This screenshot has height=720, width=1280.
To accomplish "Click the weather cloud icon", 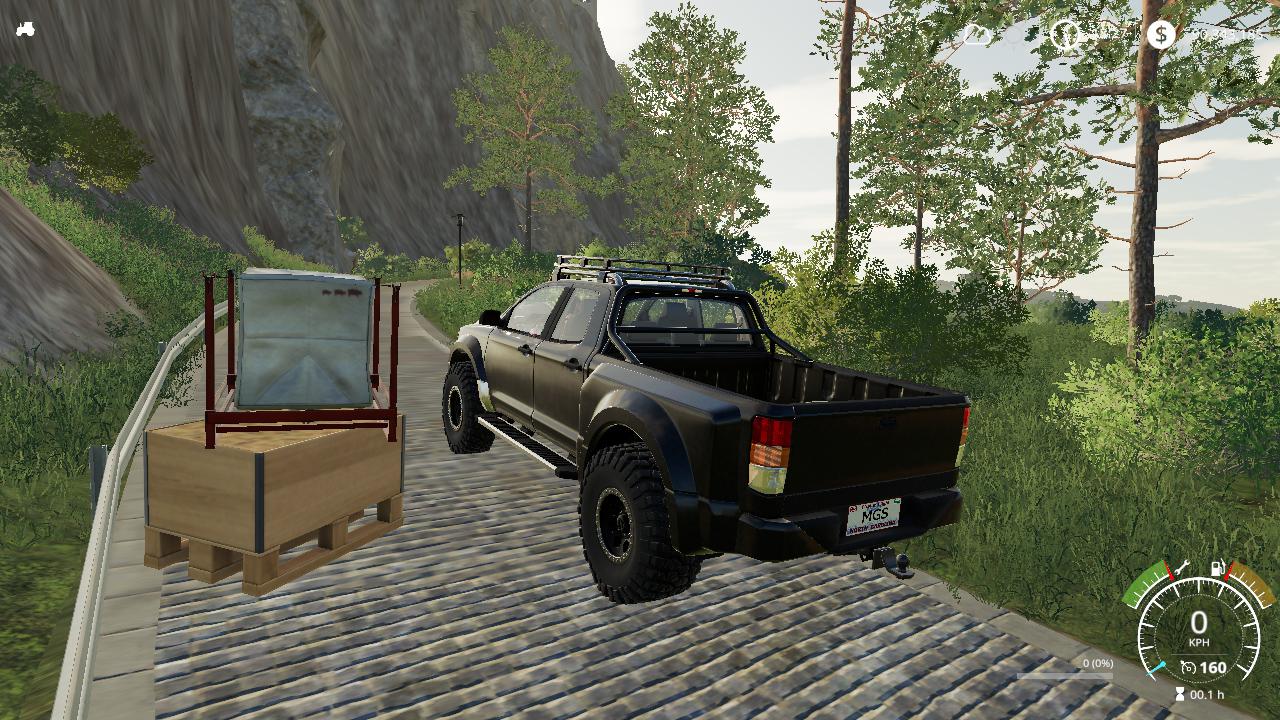I will pyautogui.click(x=977, y=35).
